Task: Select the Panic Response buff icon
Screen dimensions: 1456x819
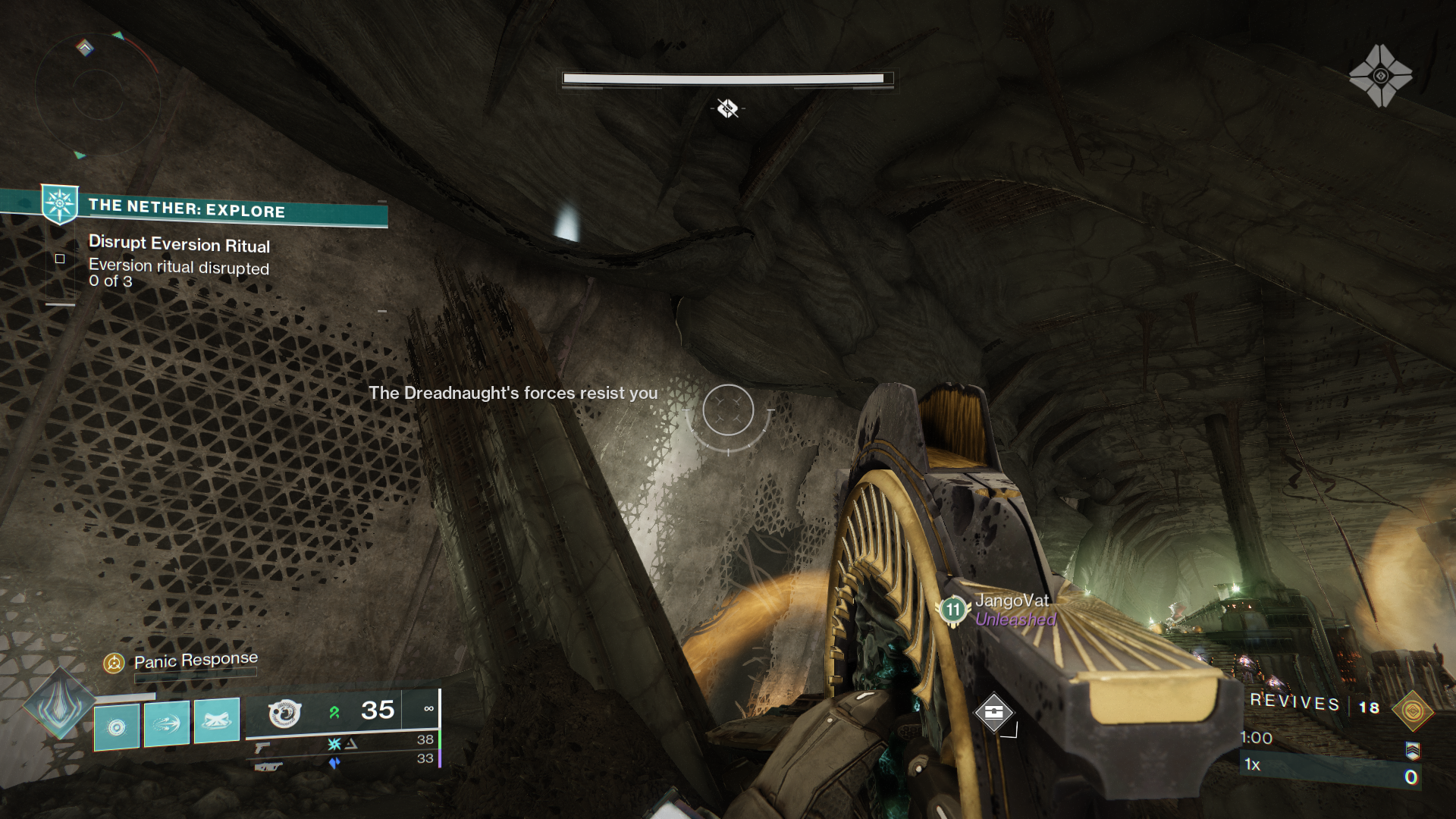Action: coord(115,662)
